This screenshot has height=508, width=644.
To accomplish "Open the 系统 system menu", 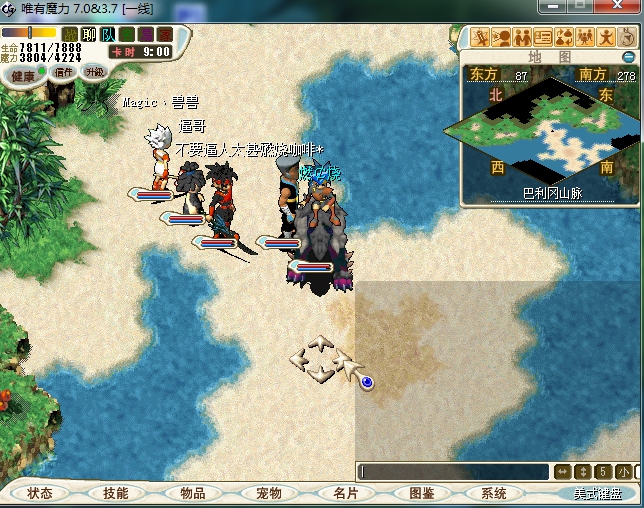I will click(494, 493).
